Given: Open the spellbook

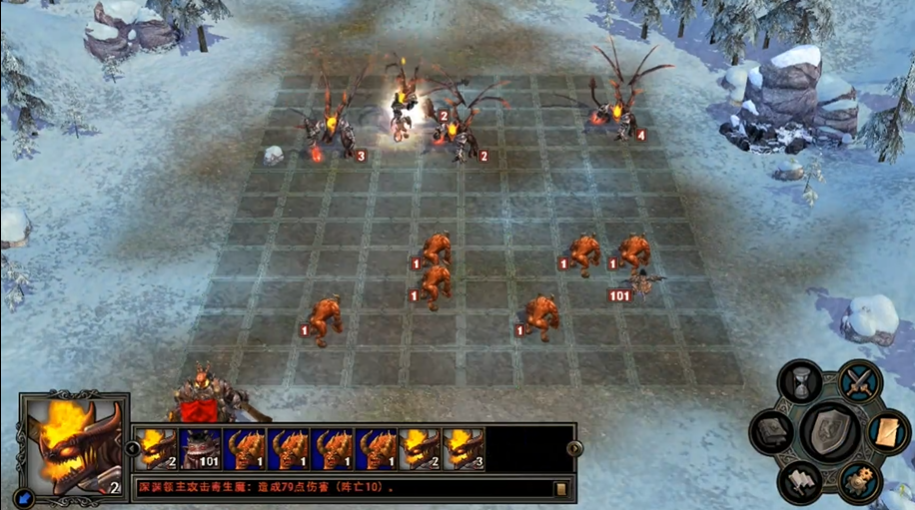Looking at the screenshot, I should 772,432.
